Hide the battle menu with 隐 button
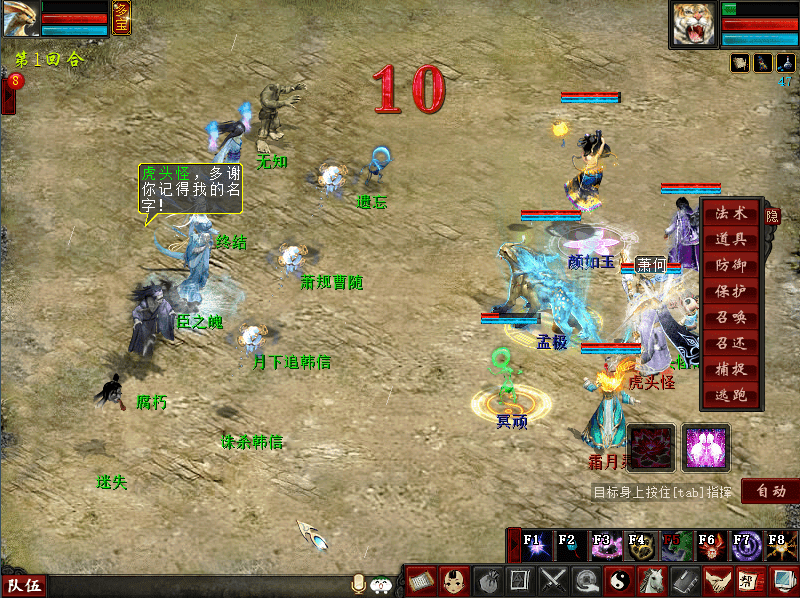 772,215
